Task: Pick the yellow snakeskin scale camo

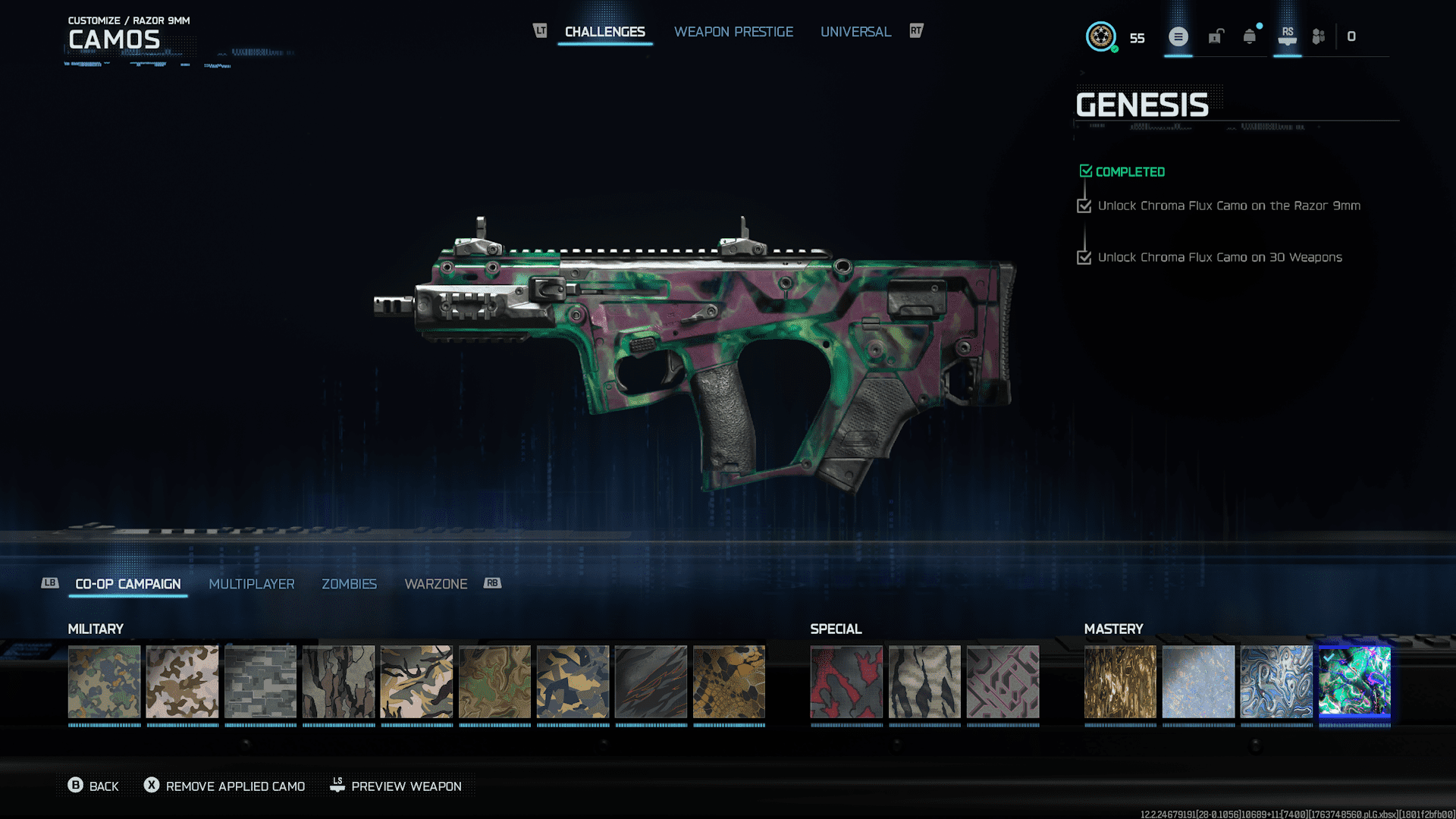Action: point(729,682)
